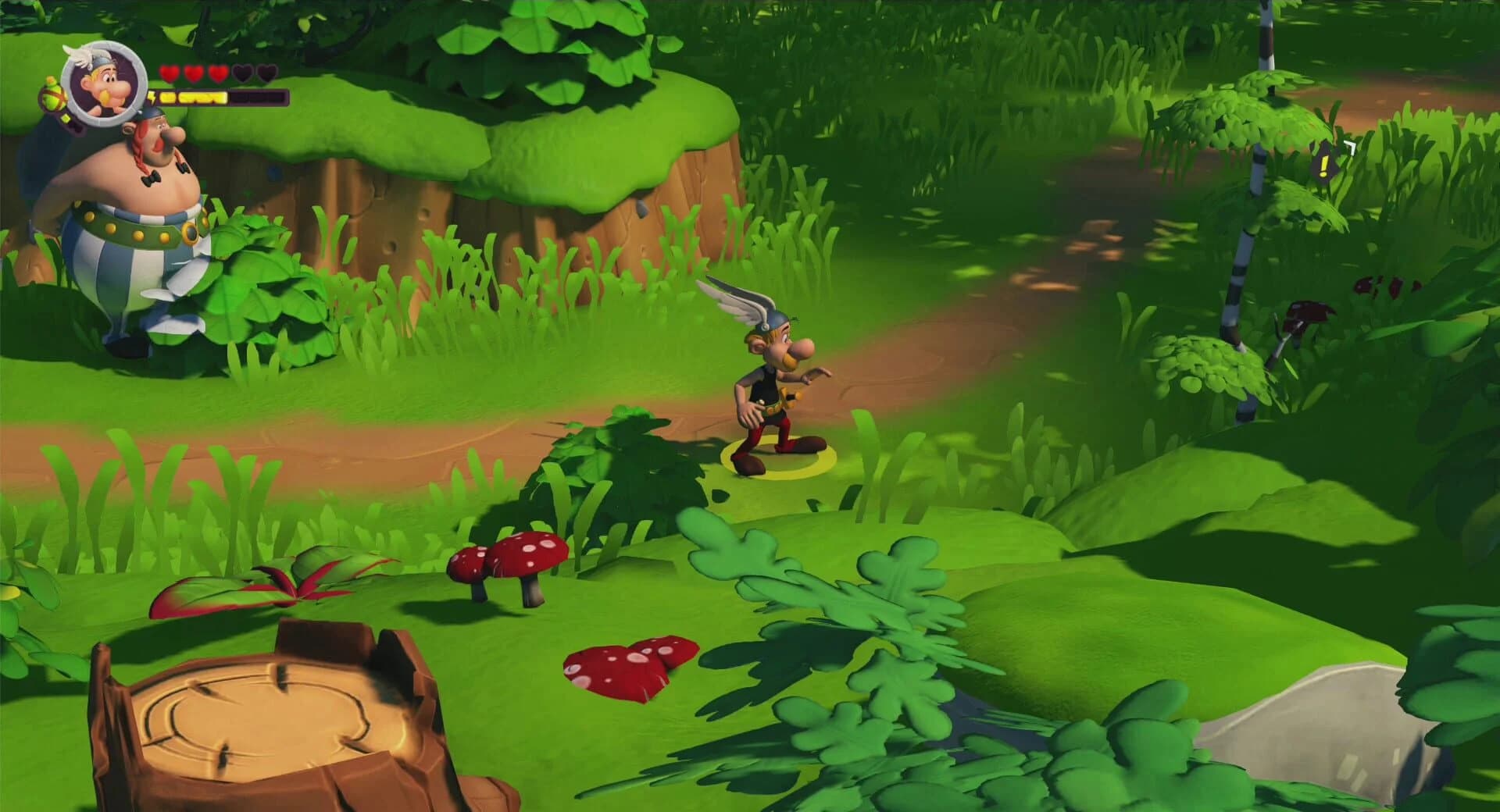This screenshot has height=812, width=1500.
Task: Click the white chevron beside the quest marker
Action: click(x=1351, y=148)
